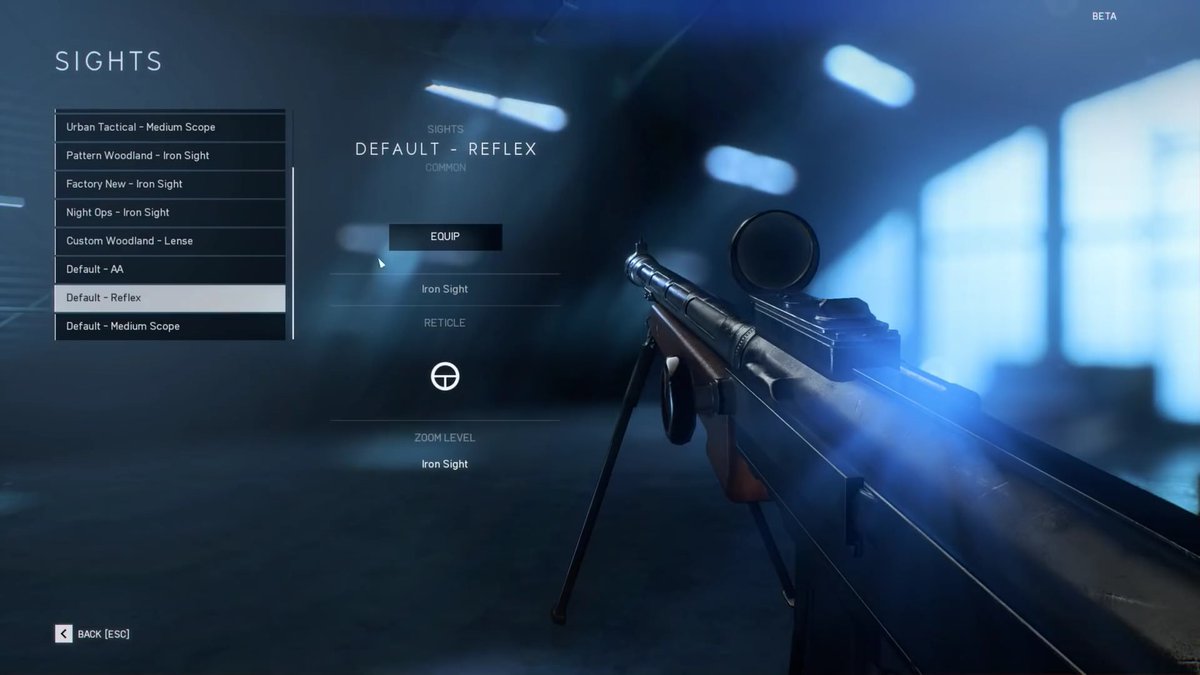Click the highlighted Default - Reflex entry

[170, 298]
